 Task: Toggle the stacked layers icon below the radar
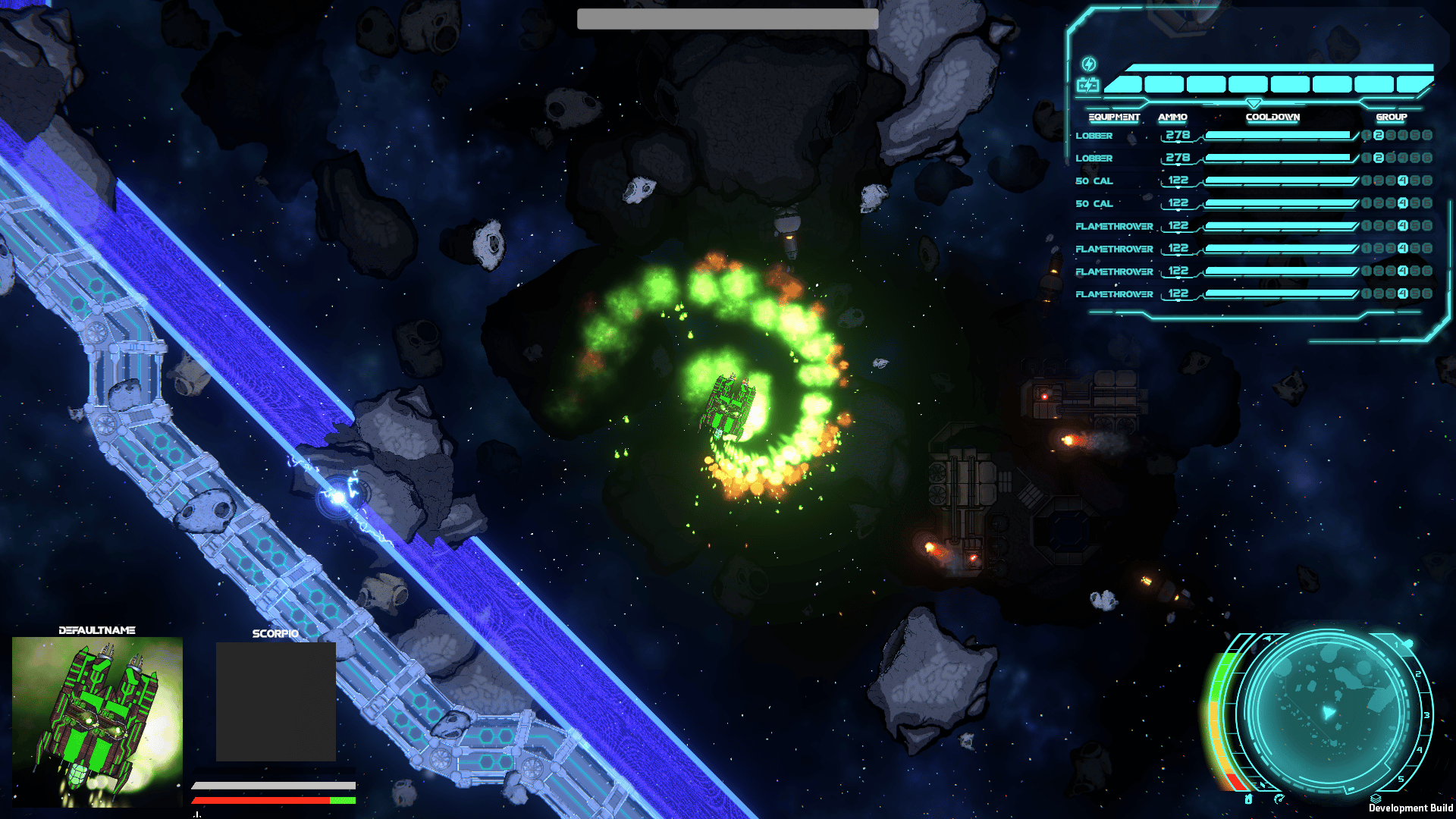pos(1376,798)
